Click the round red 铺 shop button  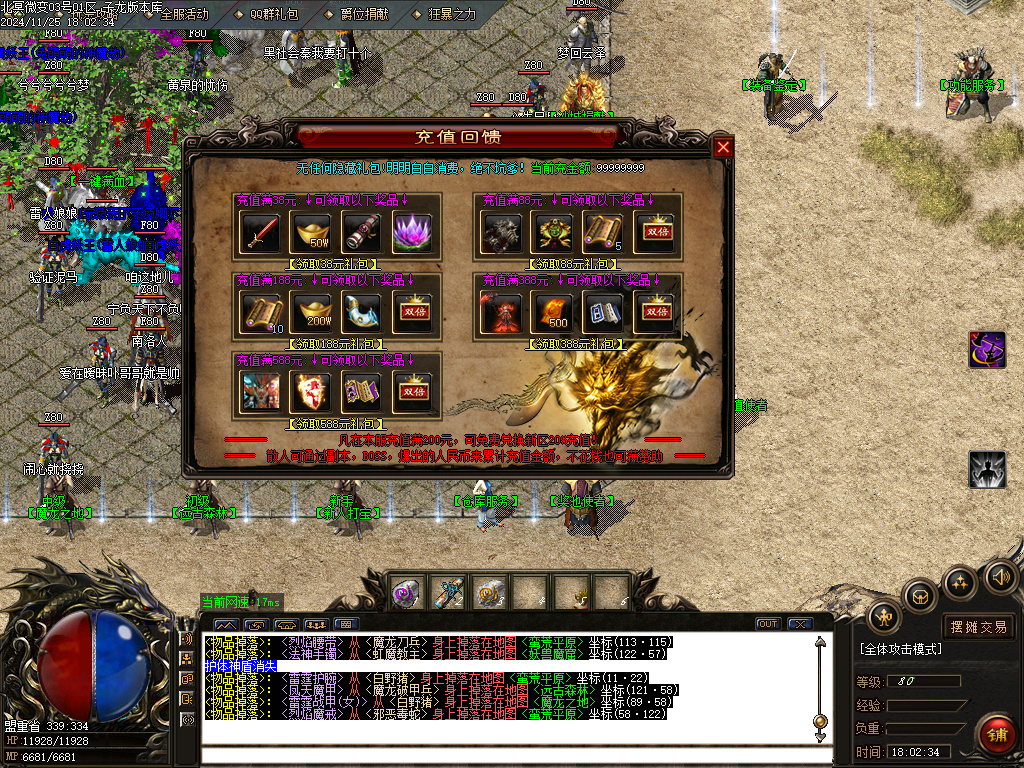(995, 735)
